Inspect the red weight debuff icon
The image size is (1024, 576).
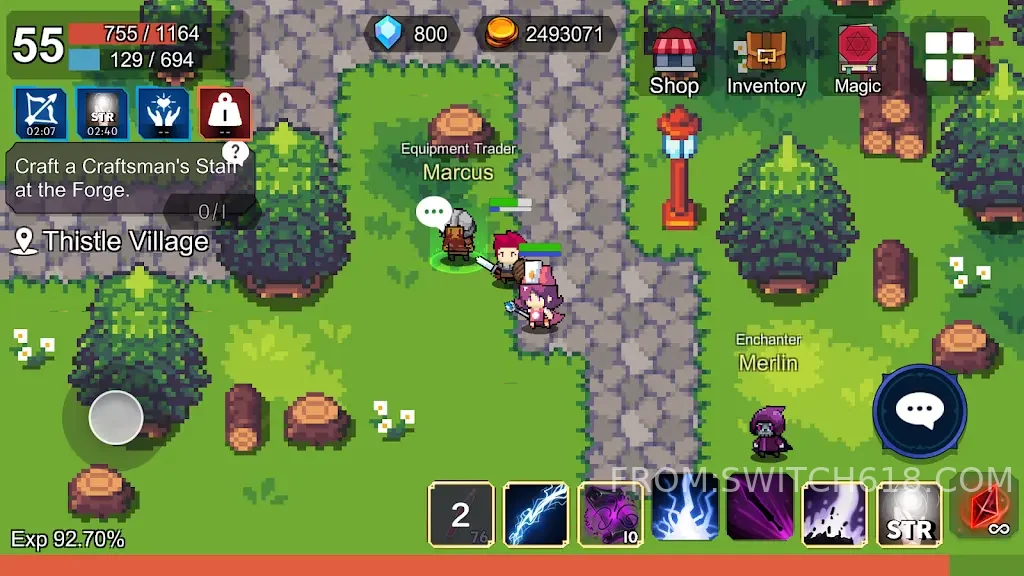[x=224, y=113]
